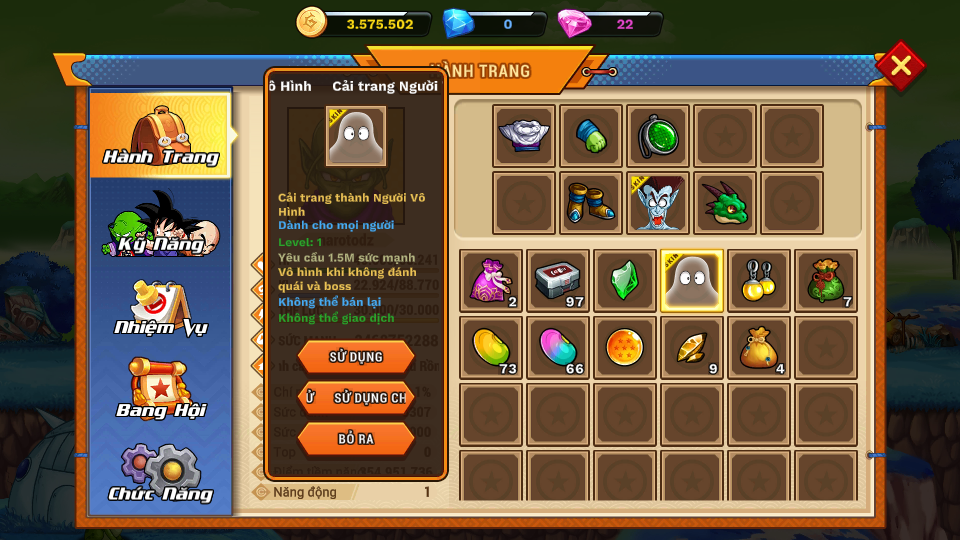Pick the equipped green radar item
Screen dimensions: 960x540
coord(658,136)
